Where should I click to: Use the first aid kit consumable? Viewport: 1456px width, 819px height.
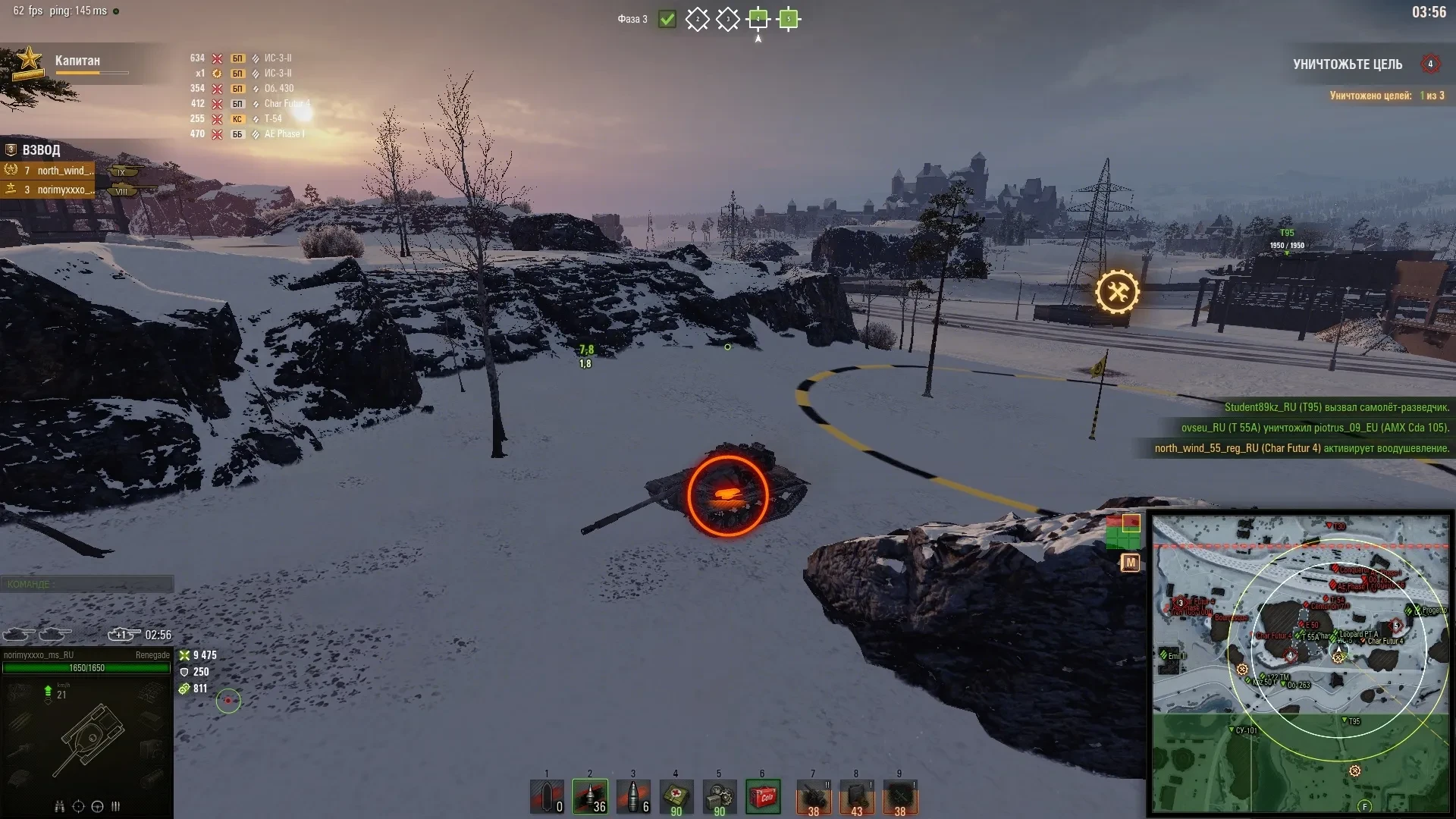tap(676, 797)
